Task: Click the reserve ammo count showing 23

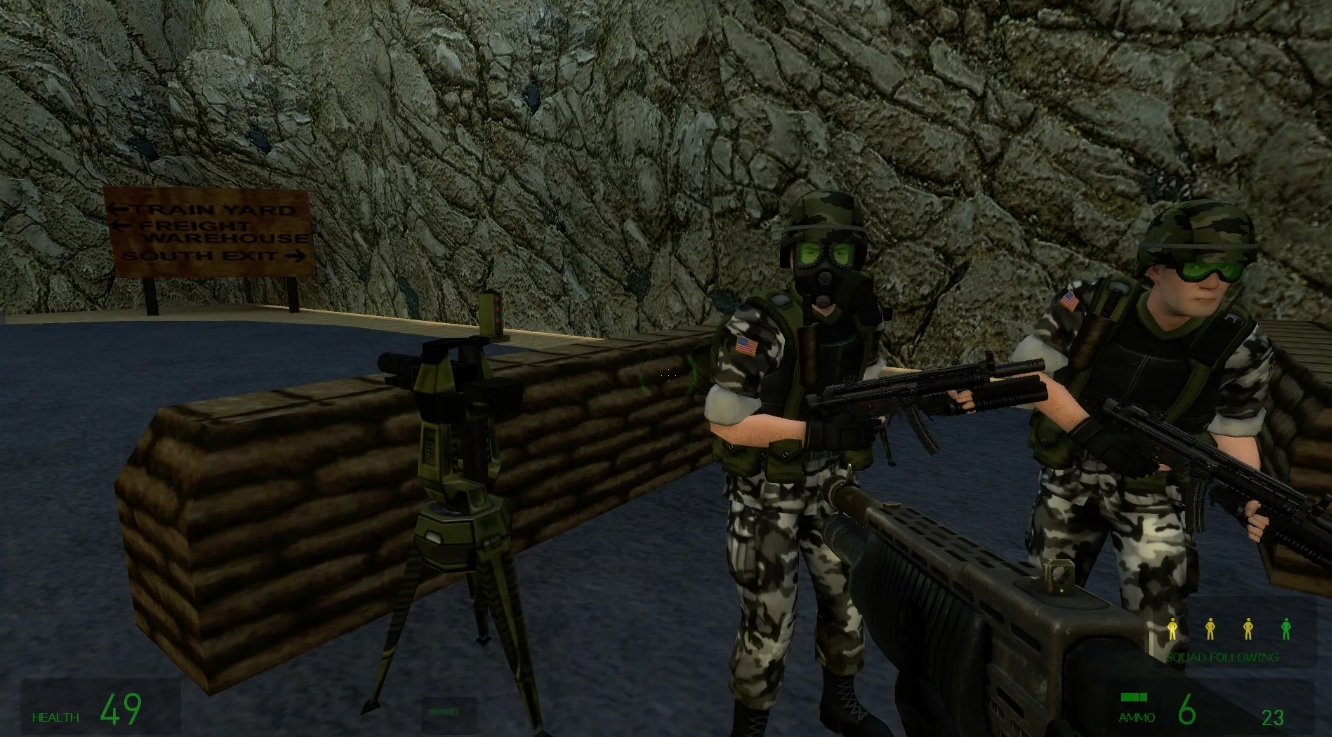Action: [x=1274, y=718]
